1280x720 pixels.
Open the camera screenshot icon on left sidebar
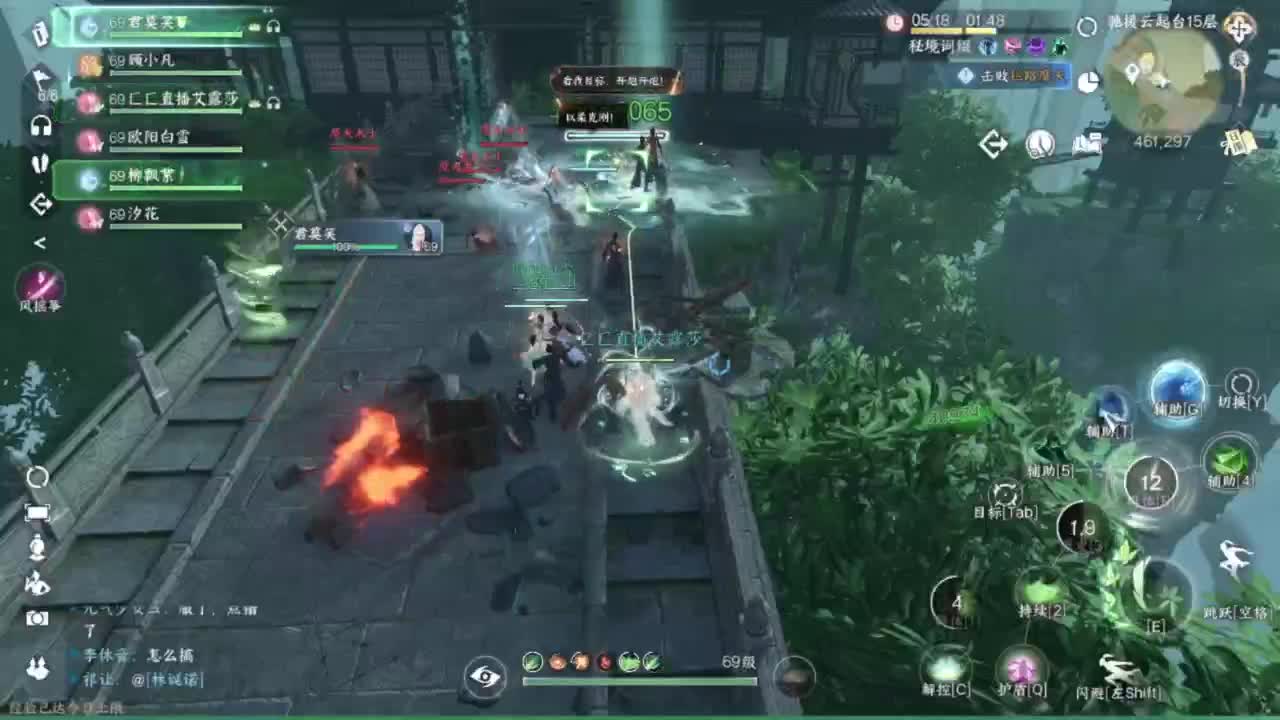coord(38,617)
